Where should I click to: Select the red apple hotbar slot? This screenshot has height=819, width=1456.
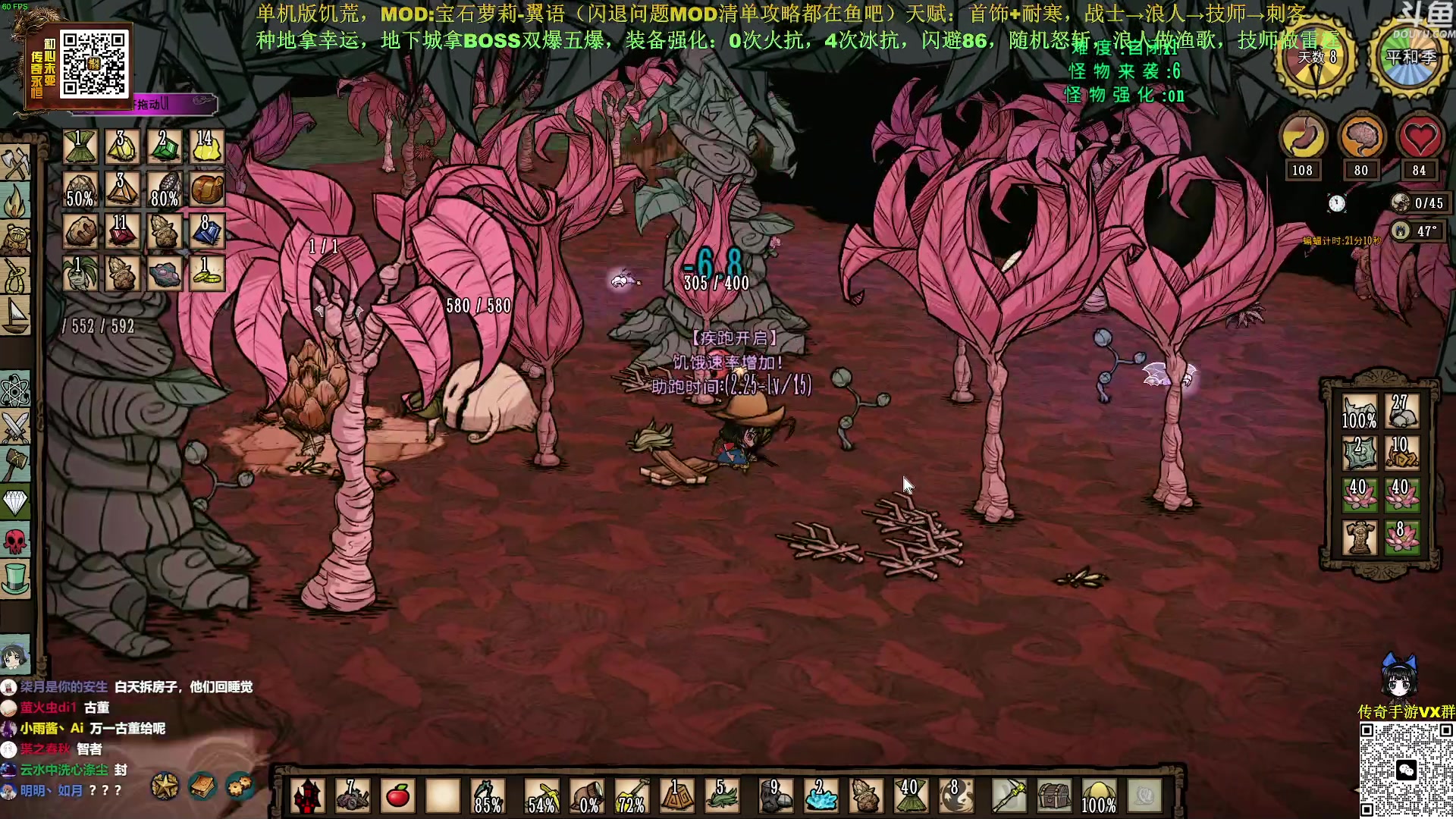coord(398,796)
